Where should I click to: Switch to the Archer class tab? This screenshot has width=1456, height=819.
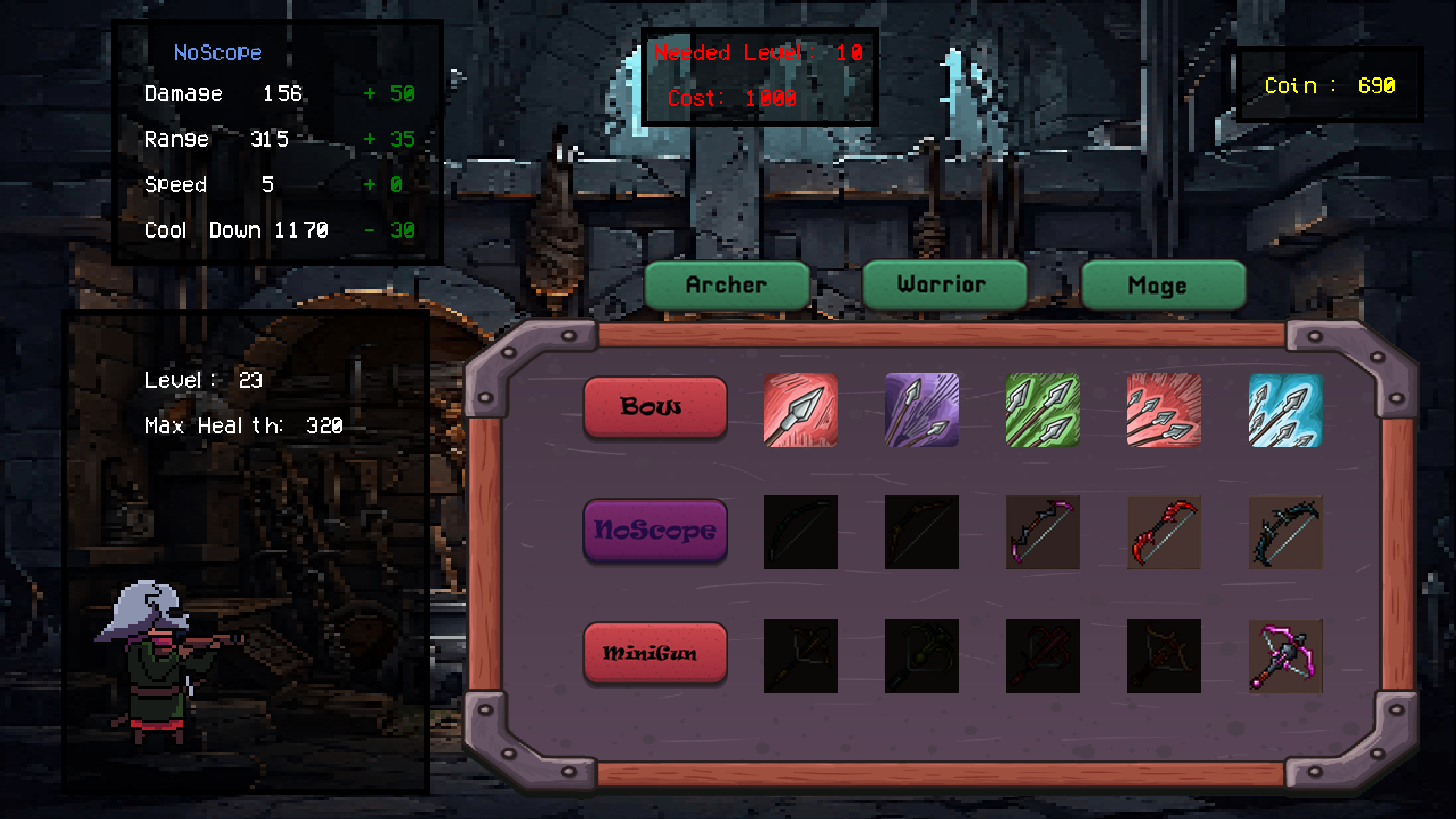click(726, 285)
